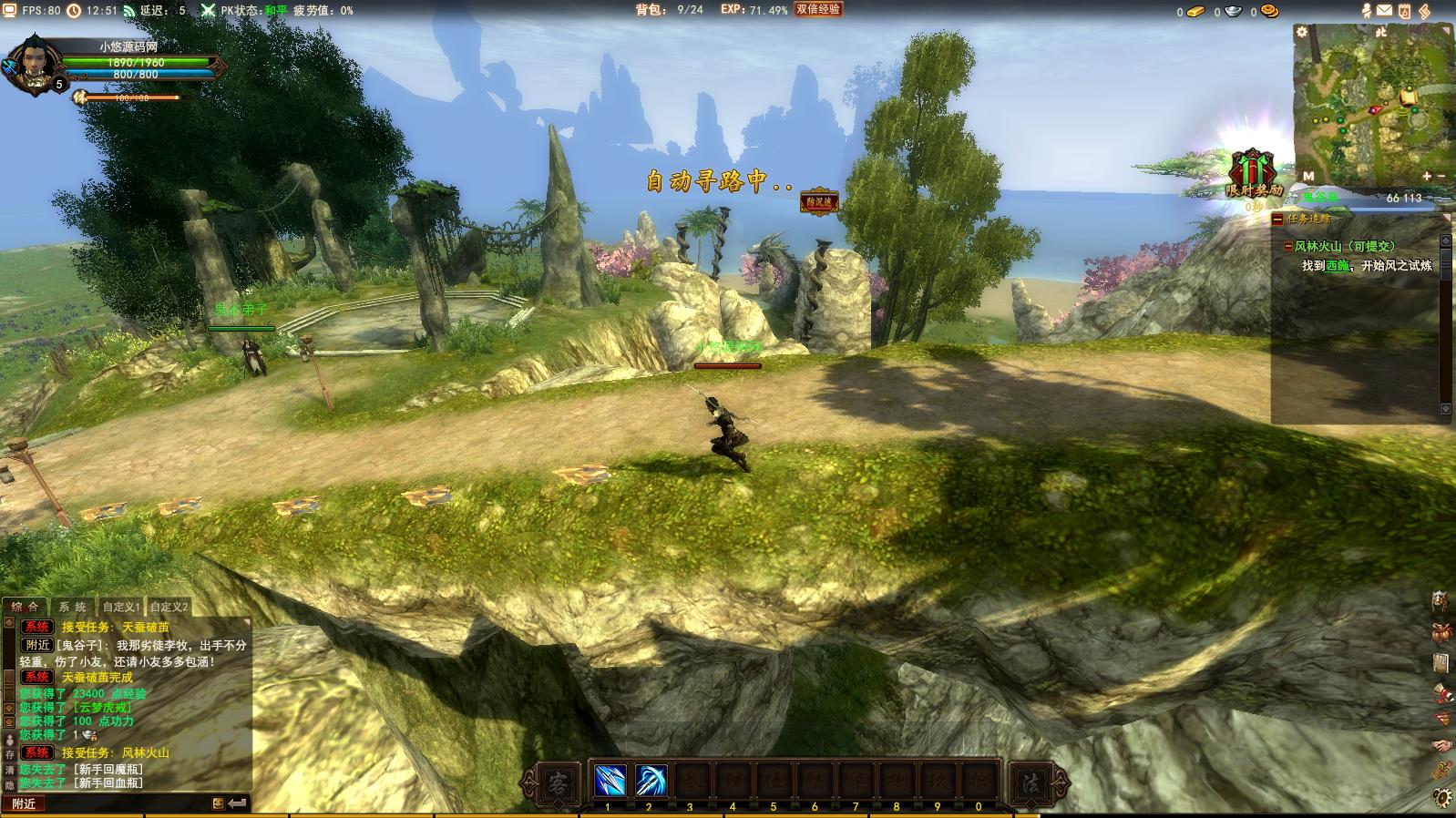Send the chat message with the enter arrow
This screenshot has width=1456, height=818.
point(238,803)
